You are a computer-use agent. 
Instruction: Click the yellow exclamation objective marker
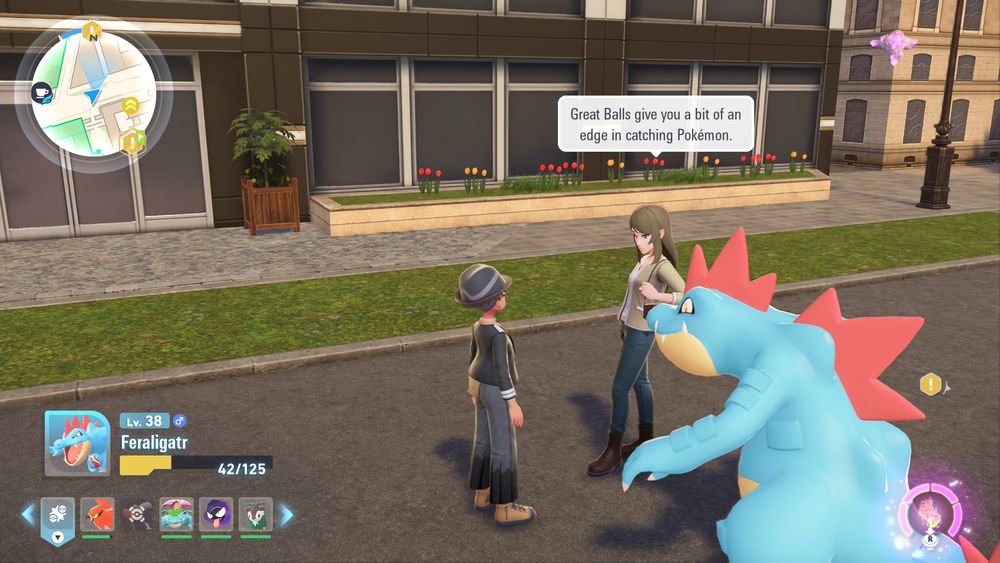(x=931, y=384)
